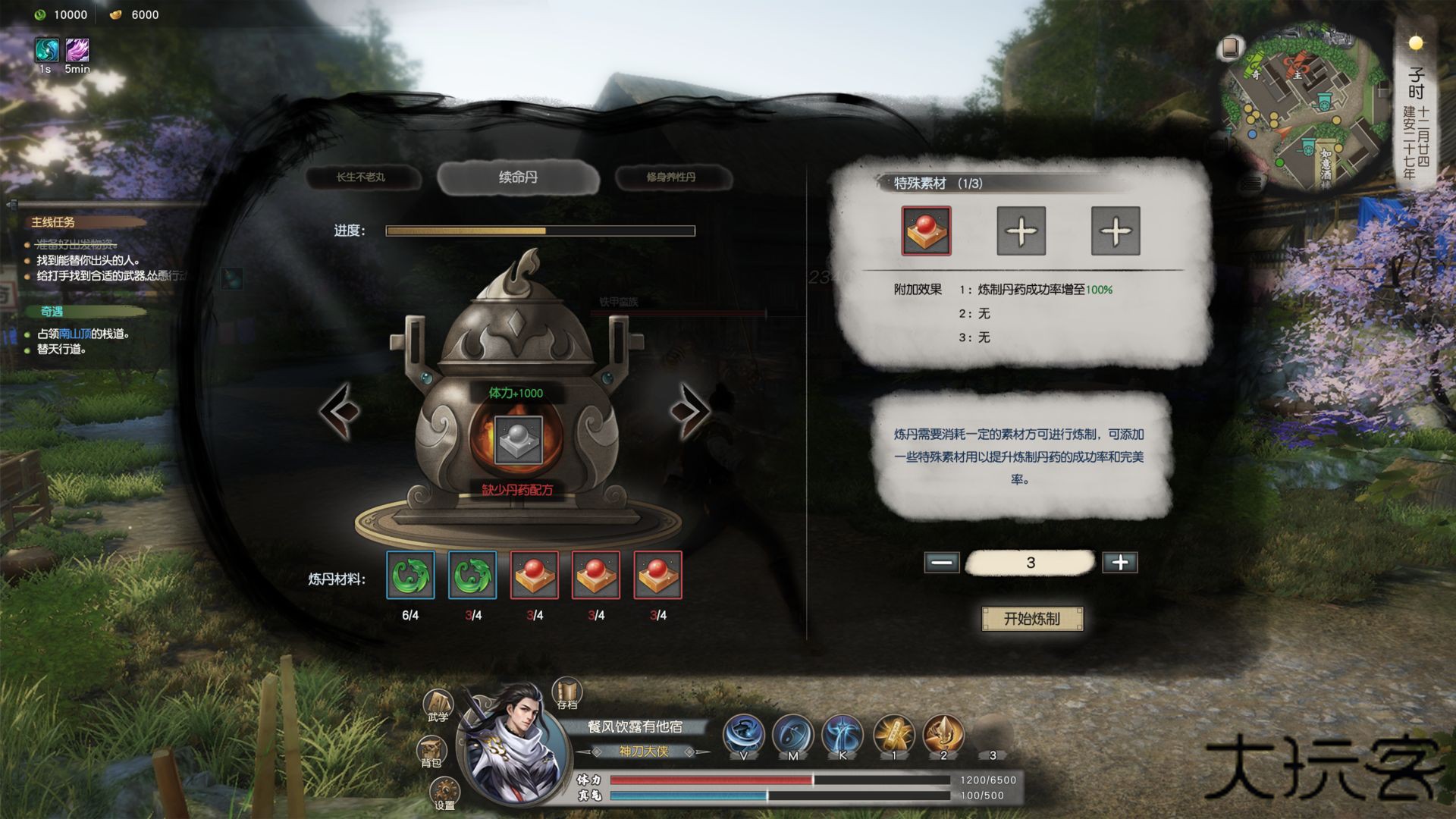
Task: Select the first green herb alchemy material
Action: point(410,576)
